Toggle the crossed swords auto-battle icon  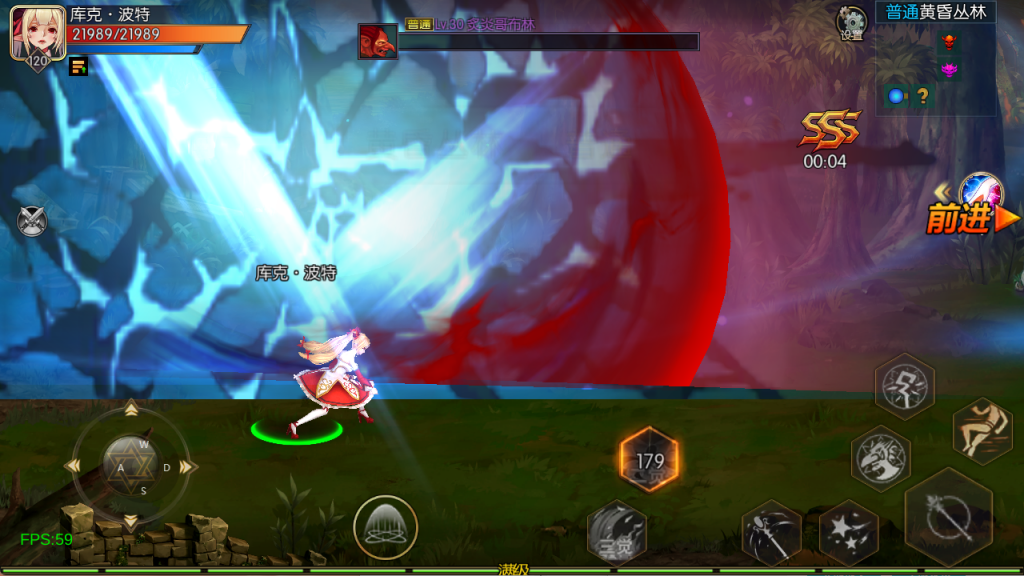32,220
